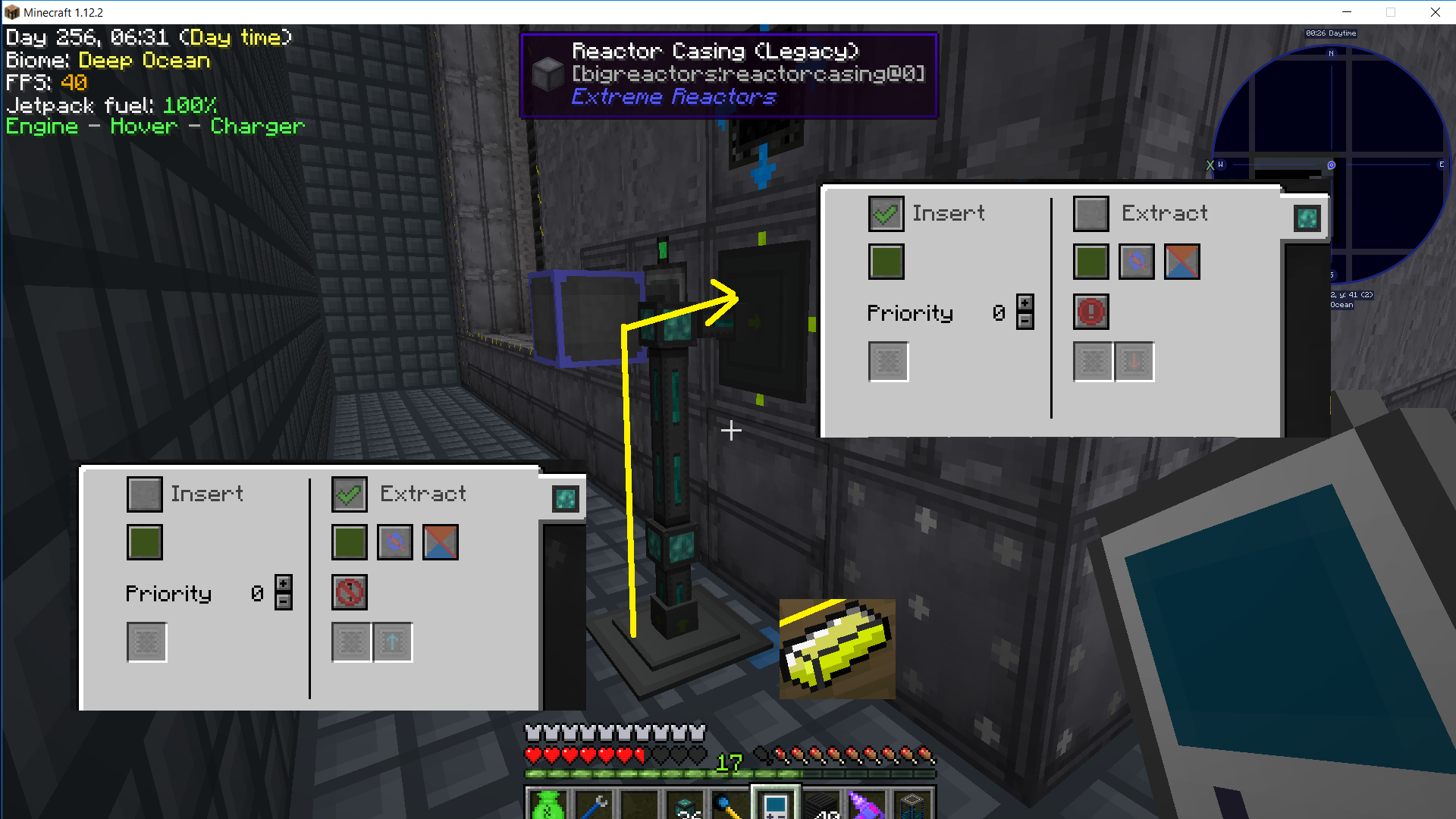Image resolution: width=1456 pixels, height=819 pixels.
Task: Toggle the redstone control diagonal icon
Action: (x=1181, y=262)
